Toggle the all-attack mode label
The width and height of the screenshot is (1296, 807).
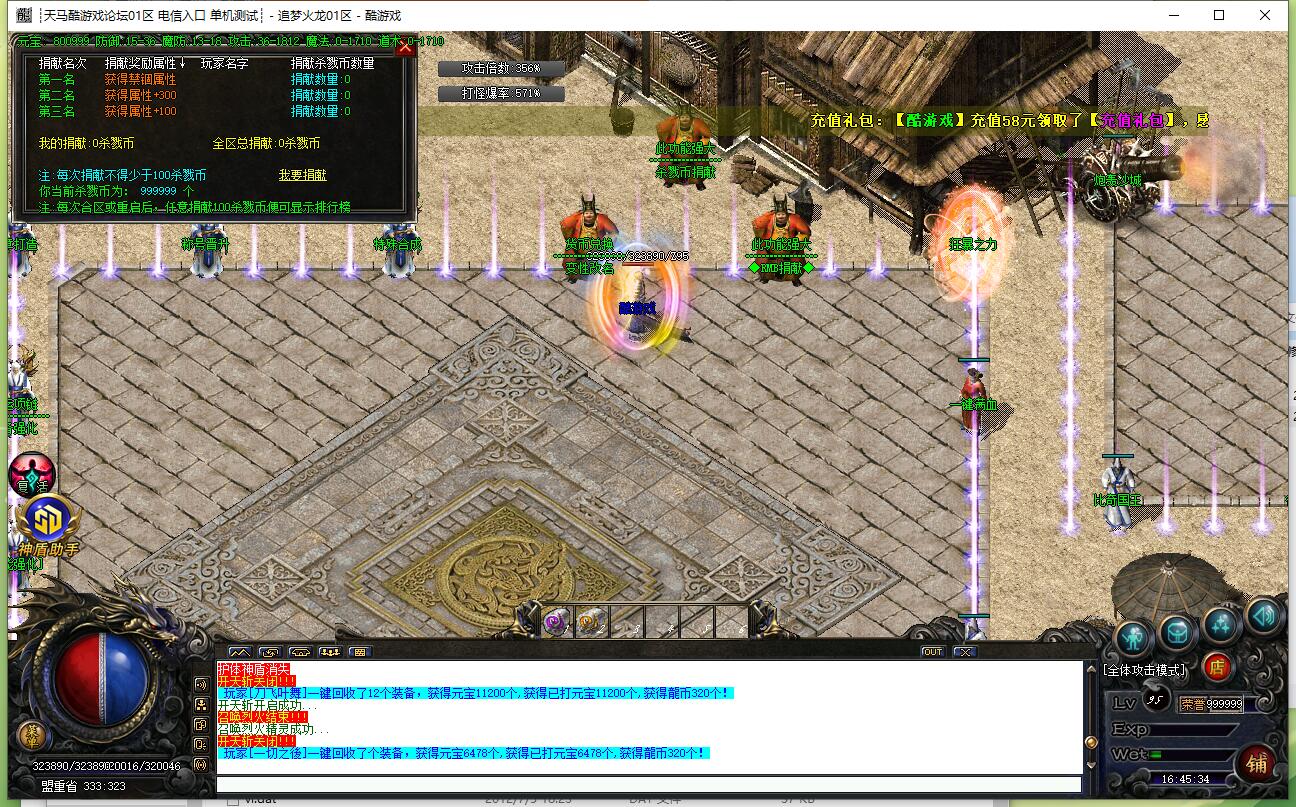tap(1144, 670)
